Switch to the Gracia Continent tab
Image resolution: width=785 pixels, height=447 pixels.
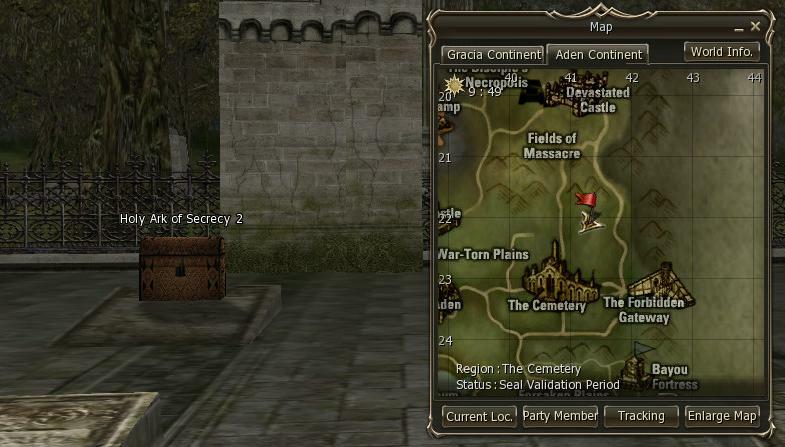coord(493,54)
